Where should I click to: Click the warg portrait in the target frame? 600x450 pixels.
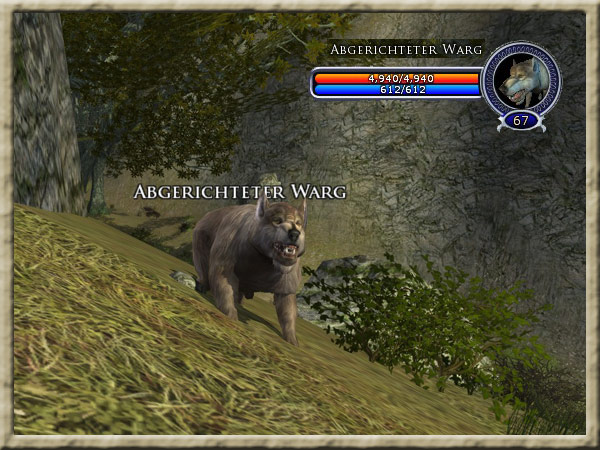click(x=520, y=78)
